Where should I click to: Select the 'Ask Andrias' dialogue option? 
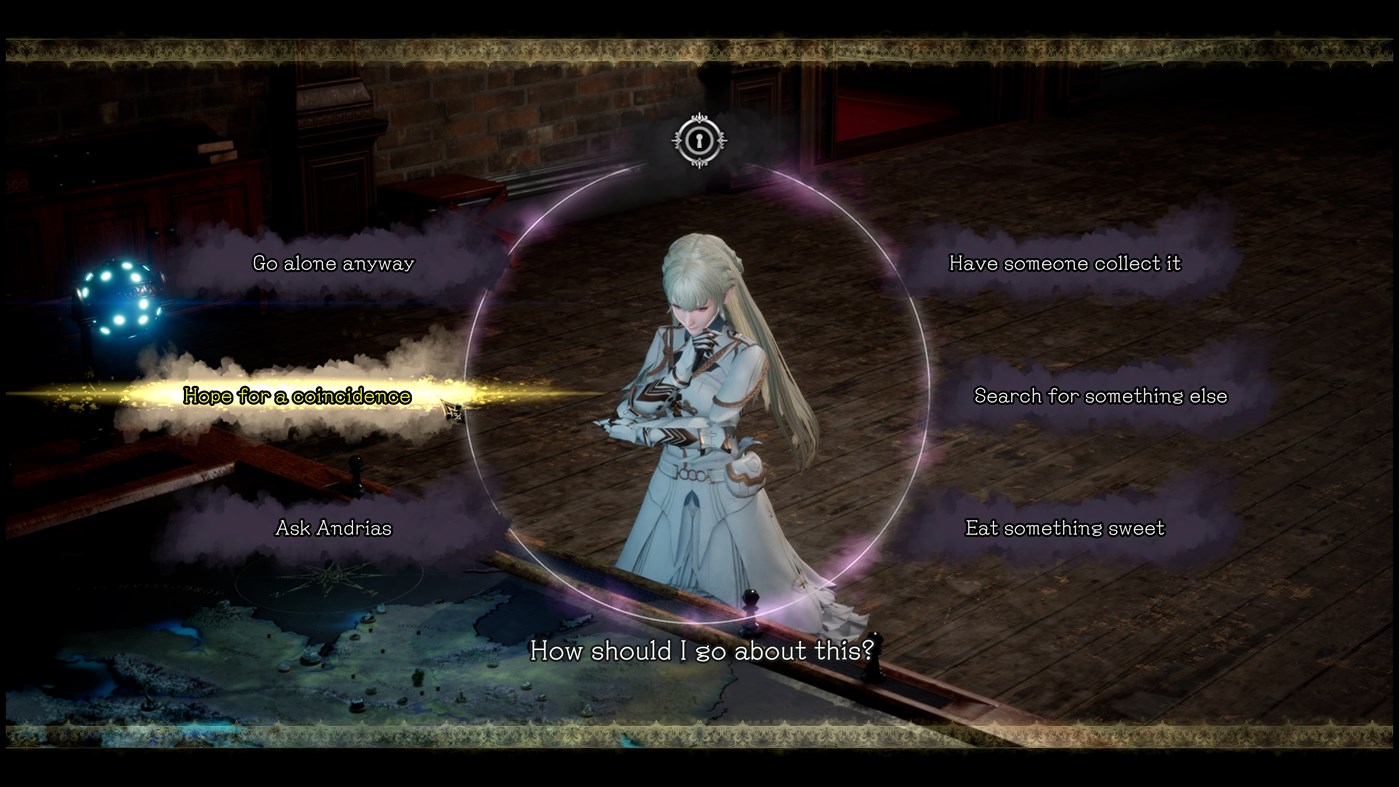tap(334, 527)
